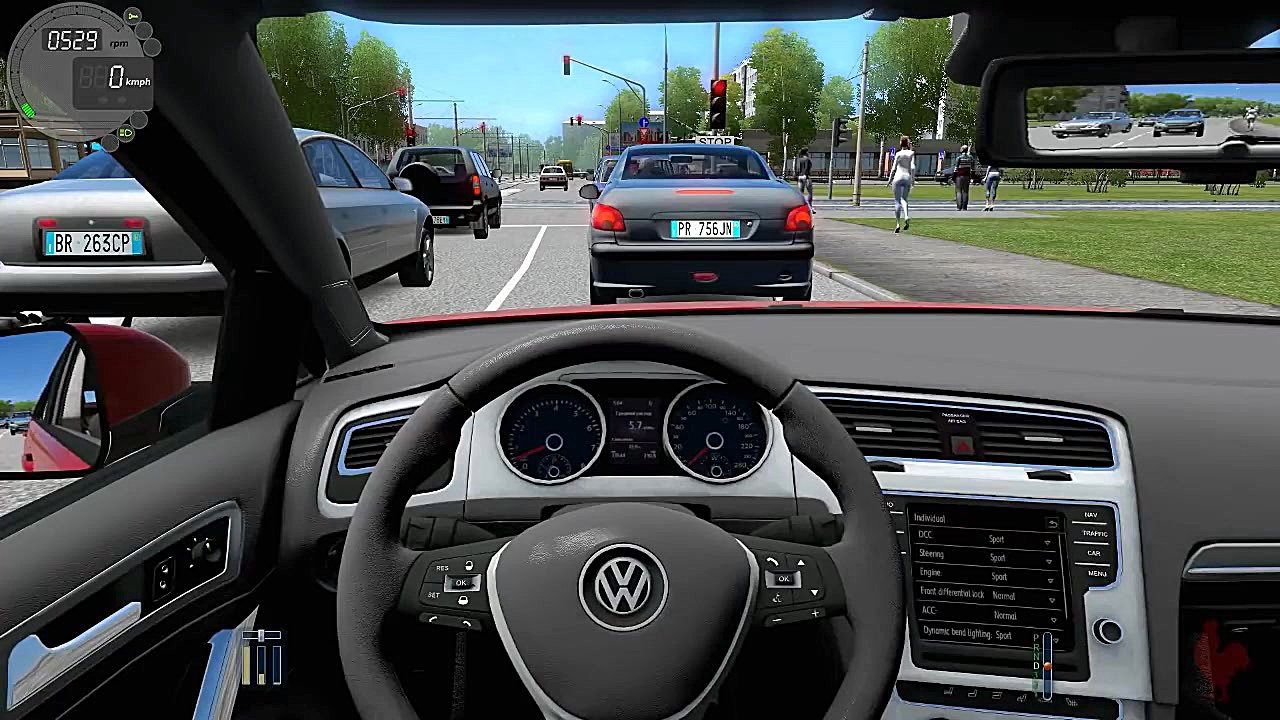This screenshot has height=720, width=1280.
Task: Expand the Engine mode selector
Action: click(1049, 580)
